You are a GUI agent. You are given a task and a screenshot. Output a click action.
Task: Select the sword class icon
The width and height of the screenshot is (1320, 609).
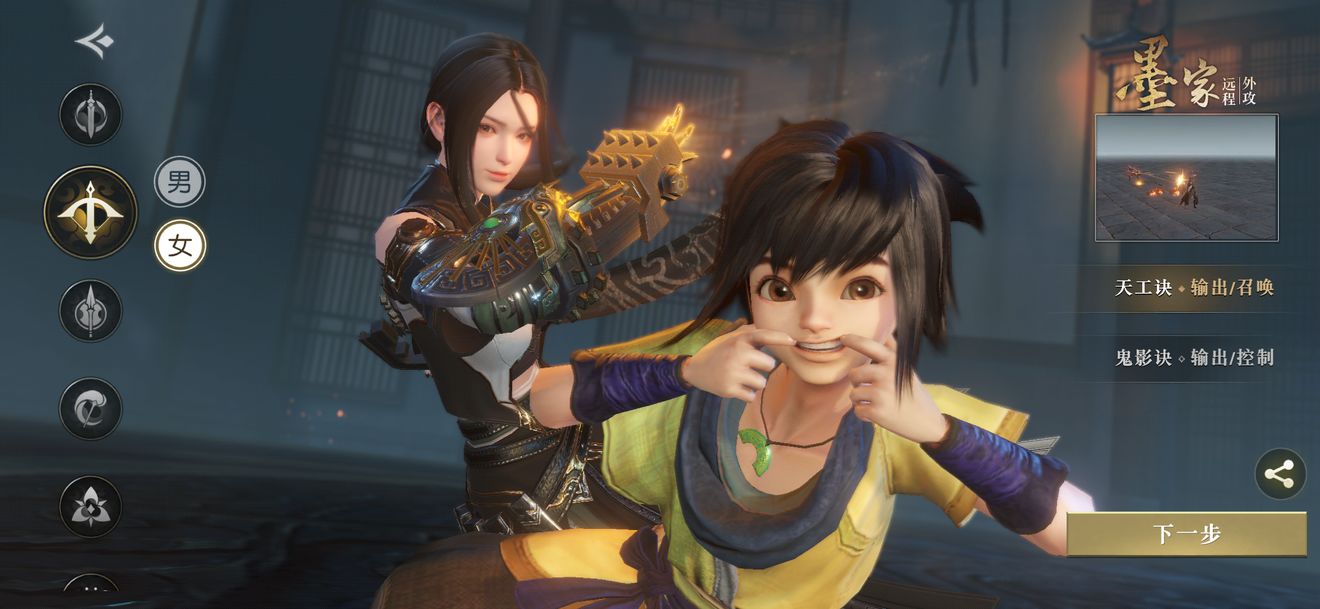[91, 115]
